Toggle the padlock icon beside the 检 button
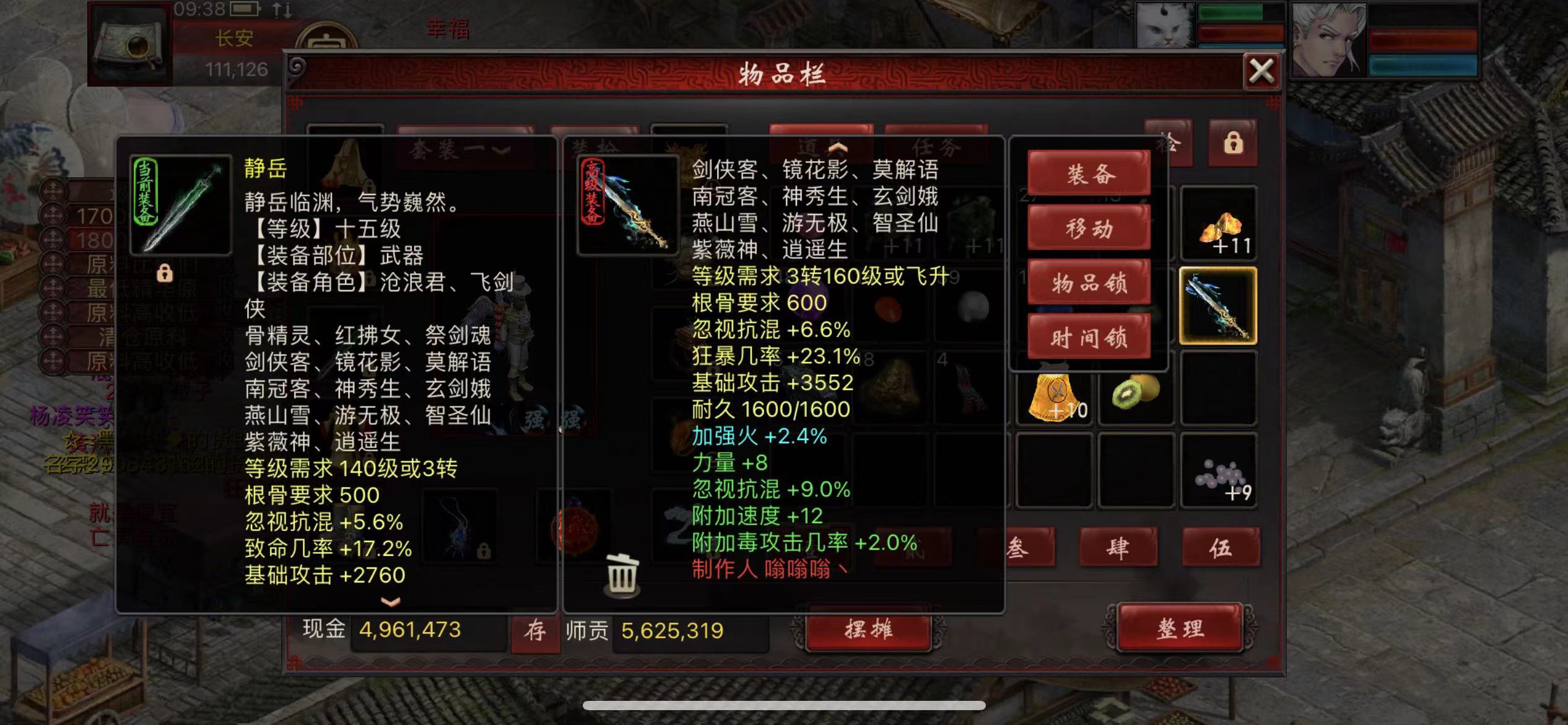Screen dimensions: 1568x725 [1234, 143]
